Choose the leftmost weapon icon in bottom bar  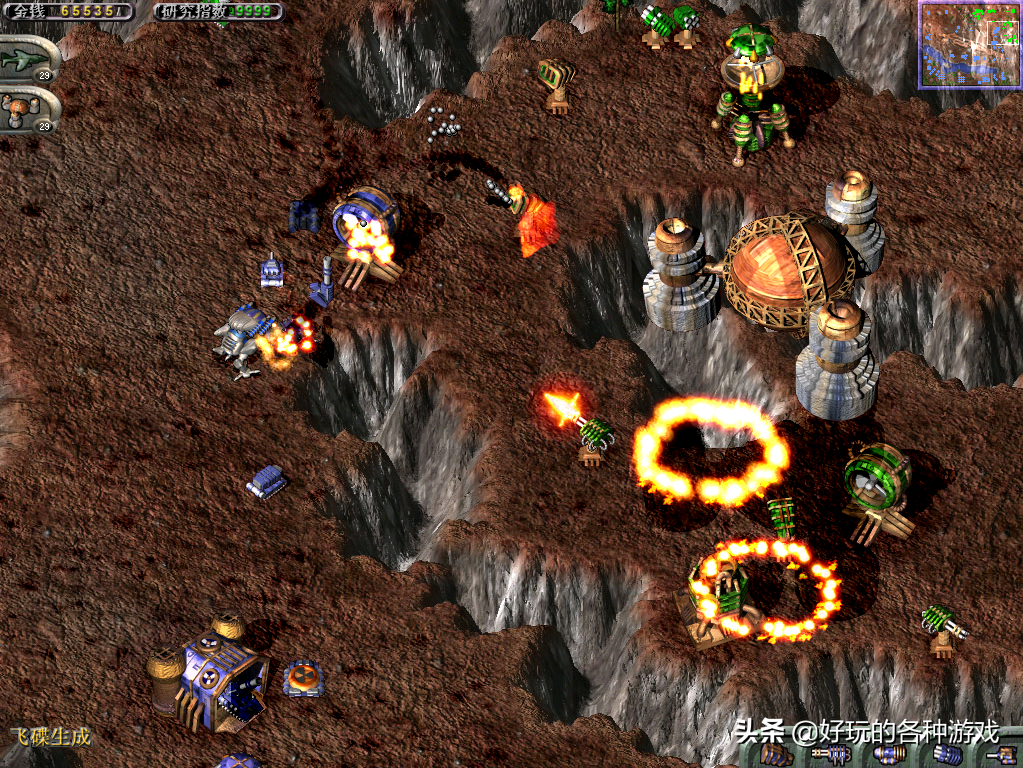pyautogui.click(x=775, y=755)
